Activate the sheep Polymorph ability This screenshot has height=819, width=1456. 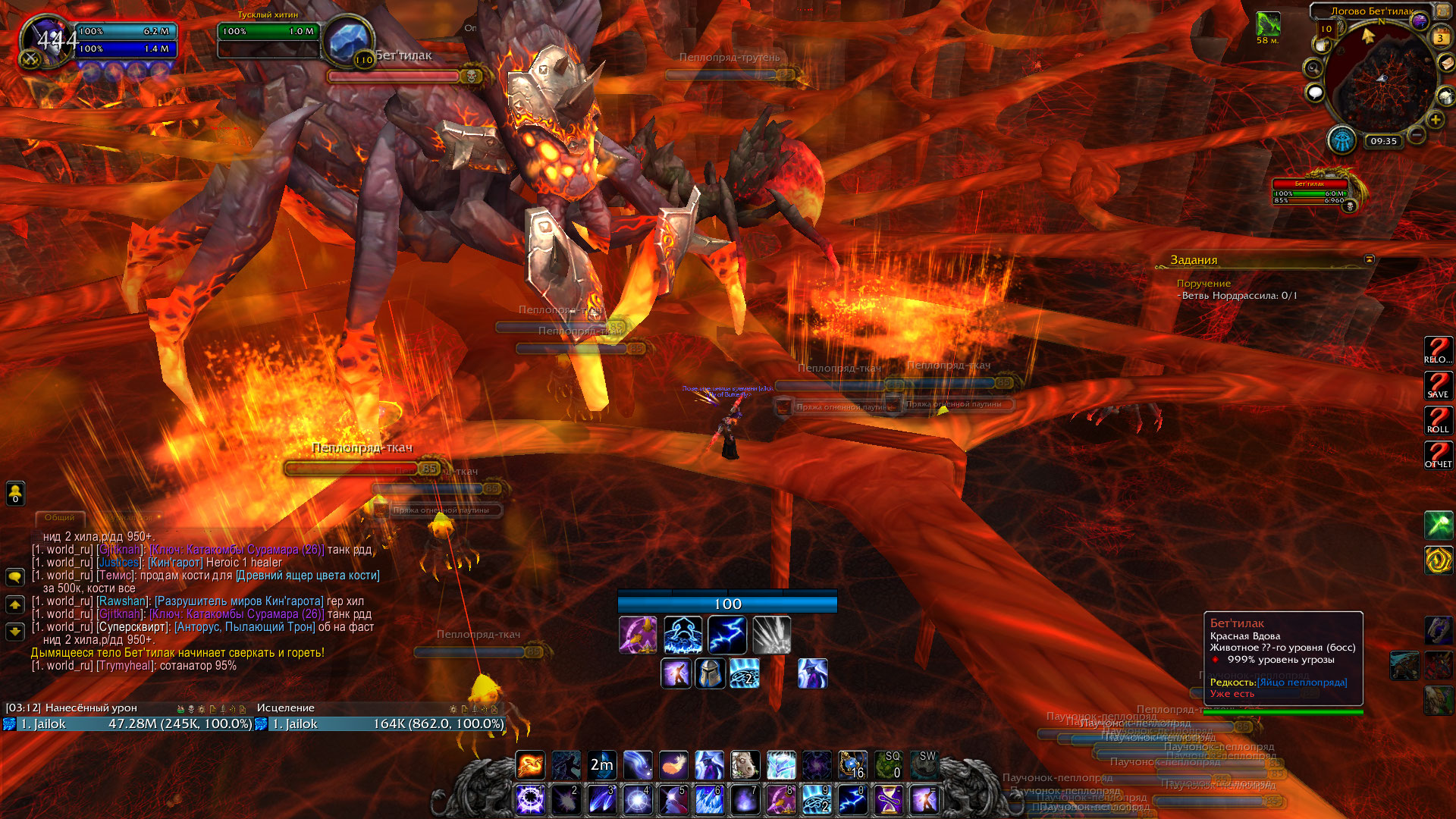click(745, 765)
